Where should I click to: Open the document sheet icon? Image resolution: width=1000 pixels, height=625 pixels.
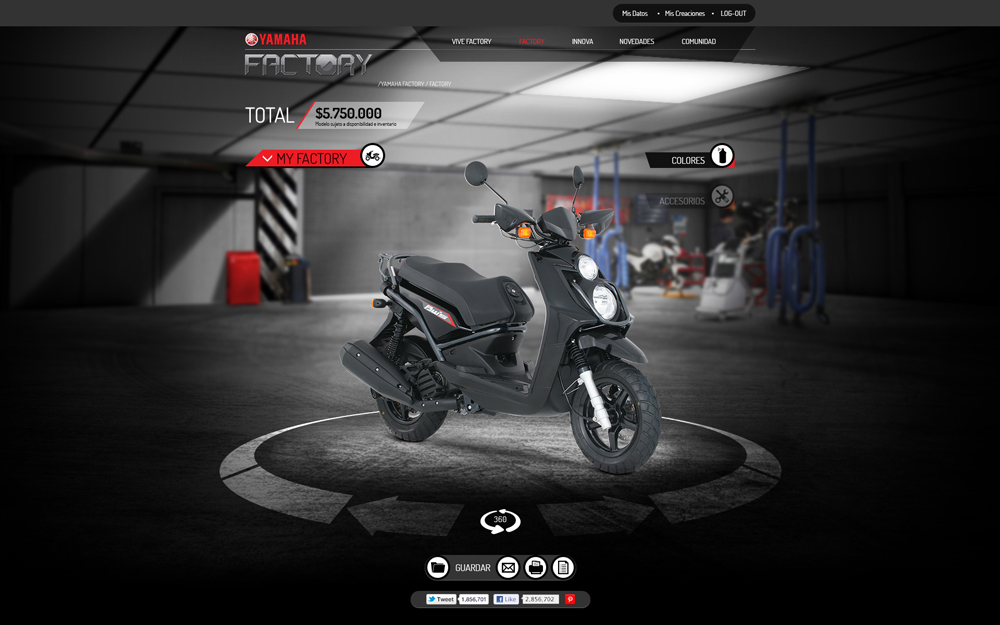563,568
